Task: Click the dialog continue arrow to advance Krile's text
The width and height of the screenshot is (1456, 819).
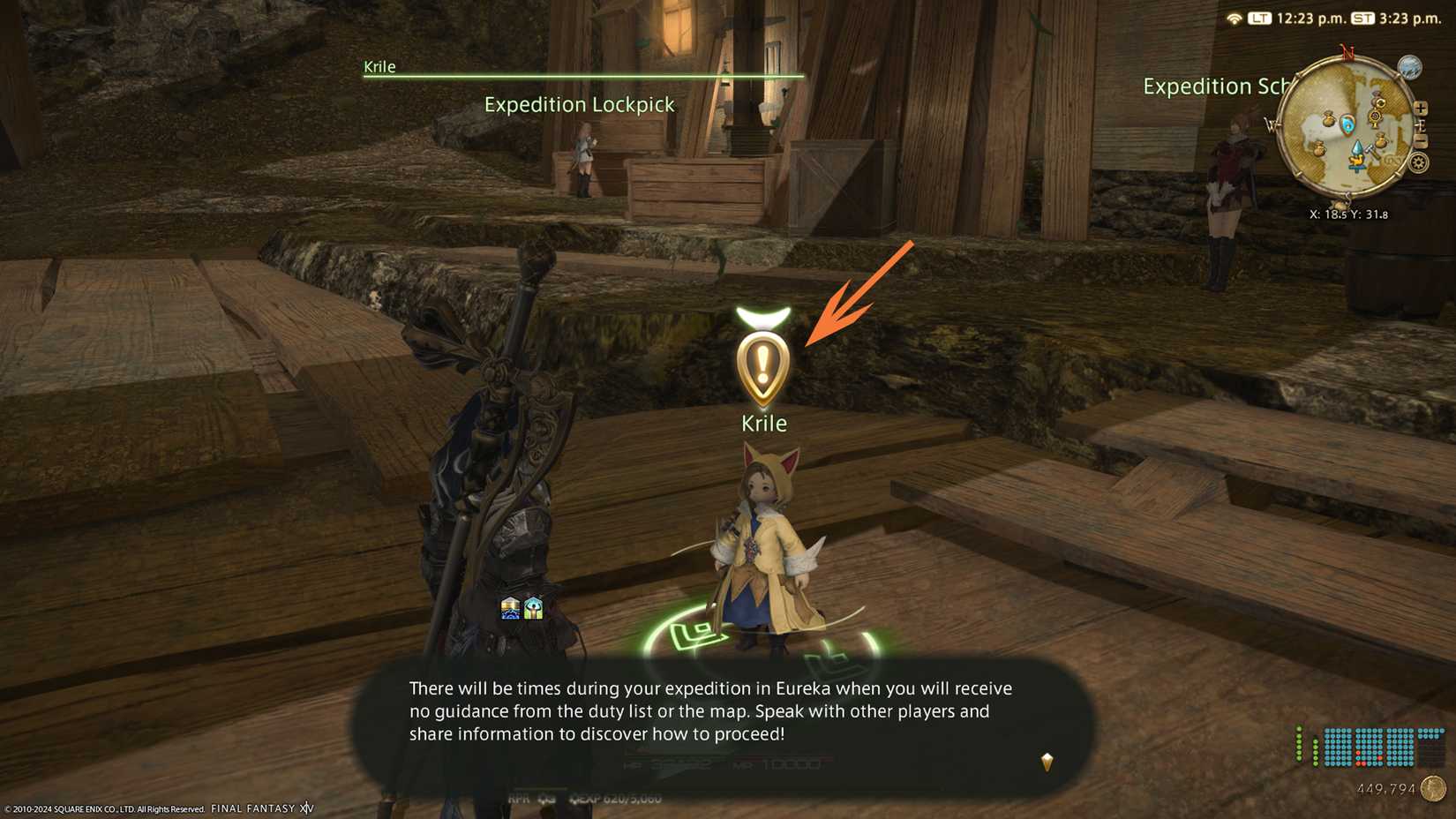Action: click(1047, 762)
